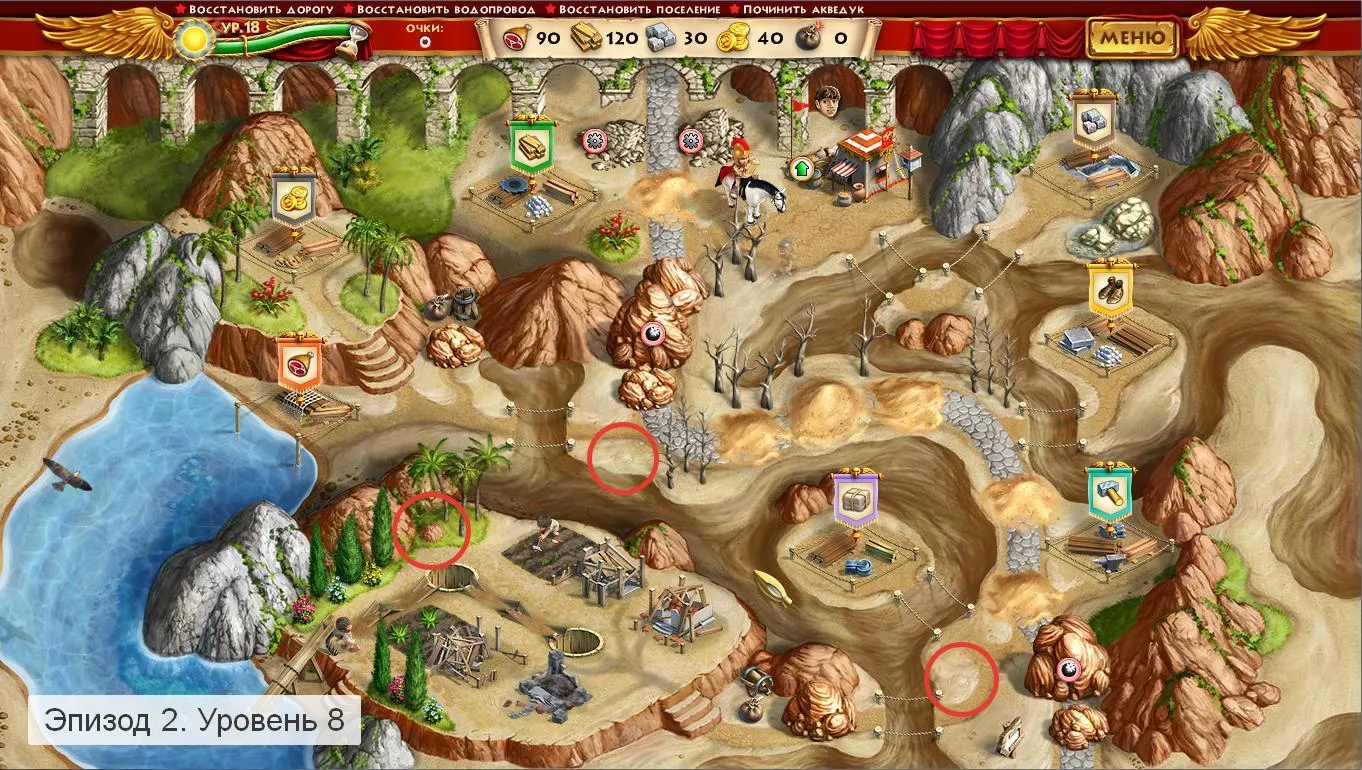Choose the green banner with gold bars
This screenshot has height=770, width=1362.
531,146
